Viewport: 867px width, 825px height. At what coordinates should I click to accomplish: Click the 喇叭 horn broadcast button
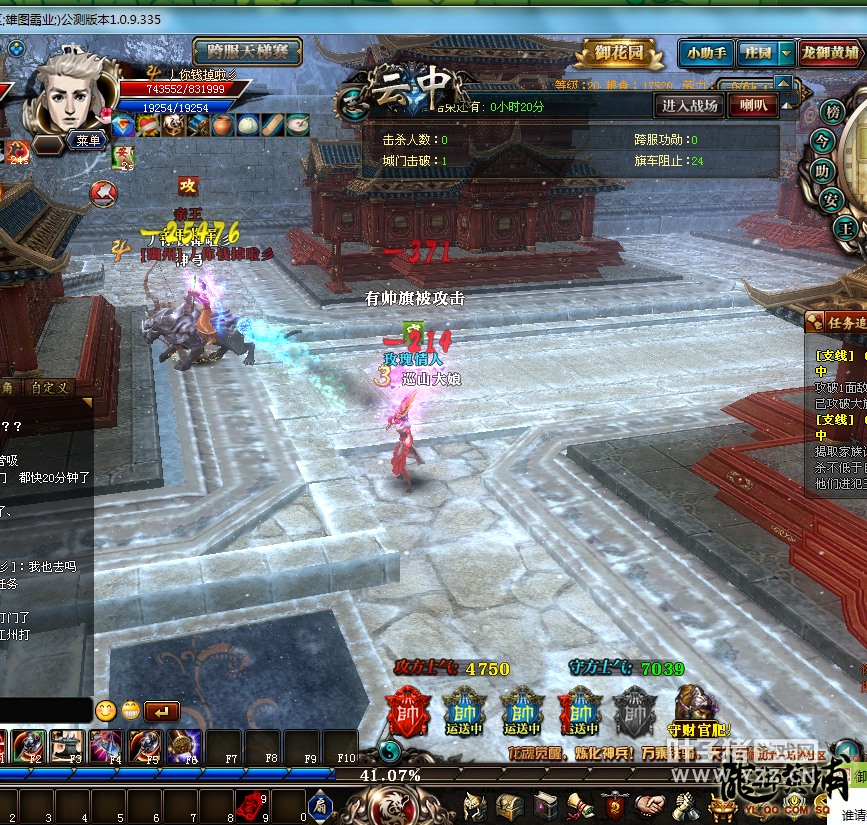752,105
